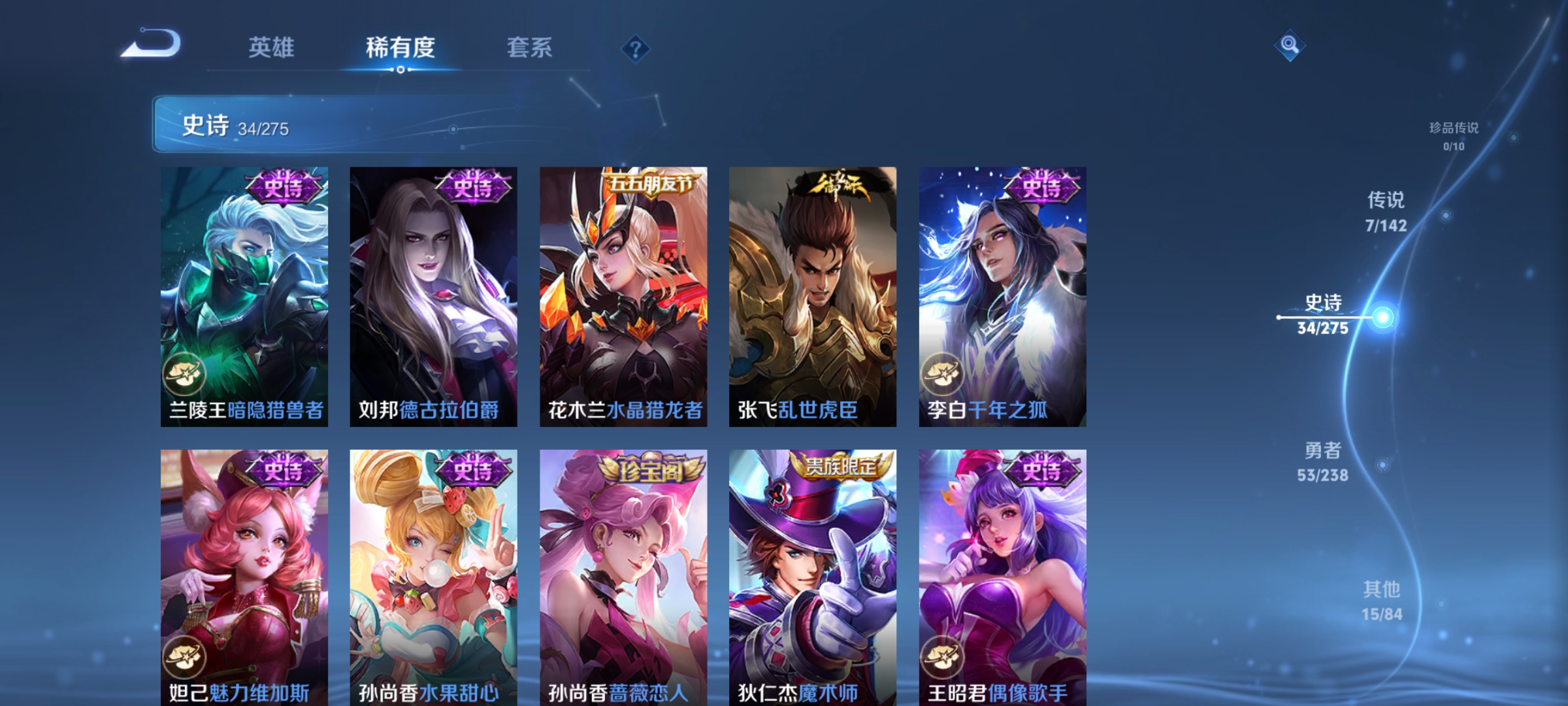The height and width of the screenshot is (706, 1568).
Task: Toggle the medal badge on 李白千年之狐 card
Action: click(x=944, y=373)
